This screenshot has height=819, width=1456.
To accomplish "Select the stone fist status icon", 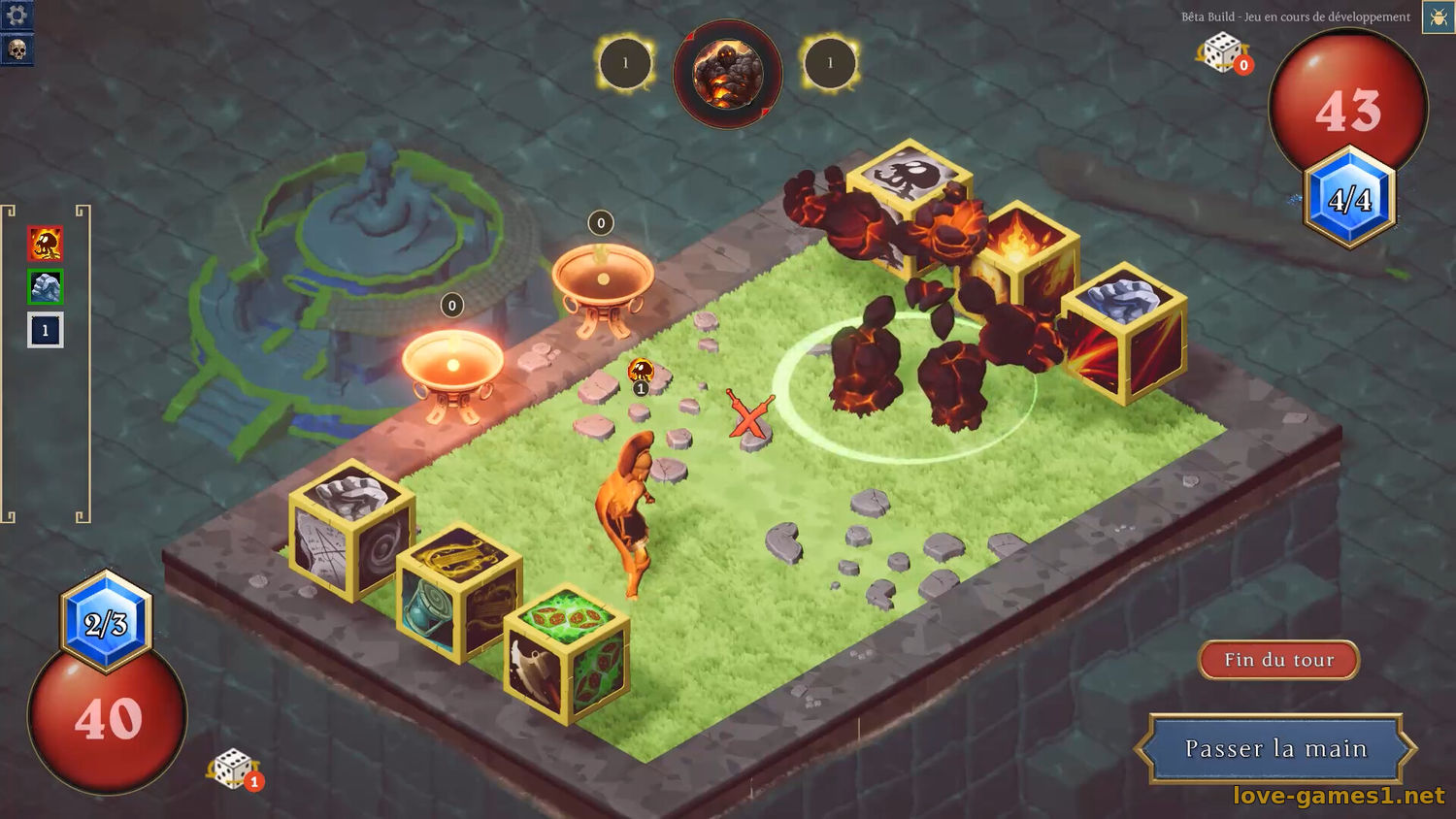I will pyautogui.click(x=46, y=287).
